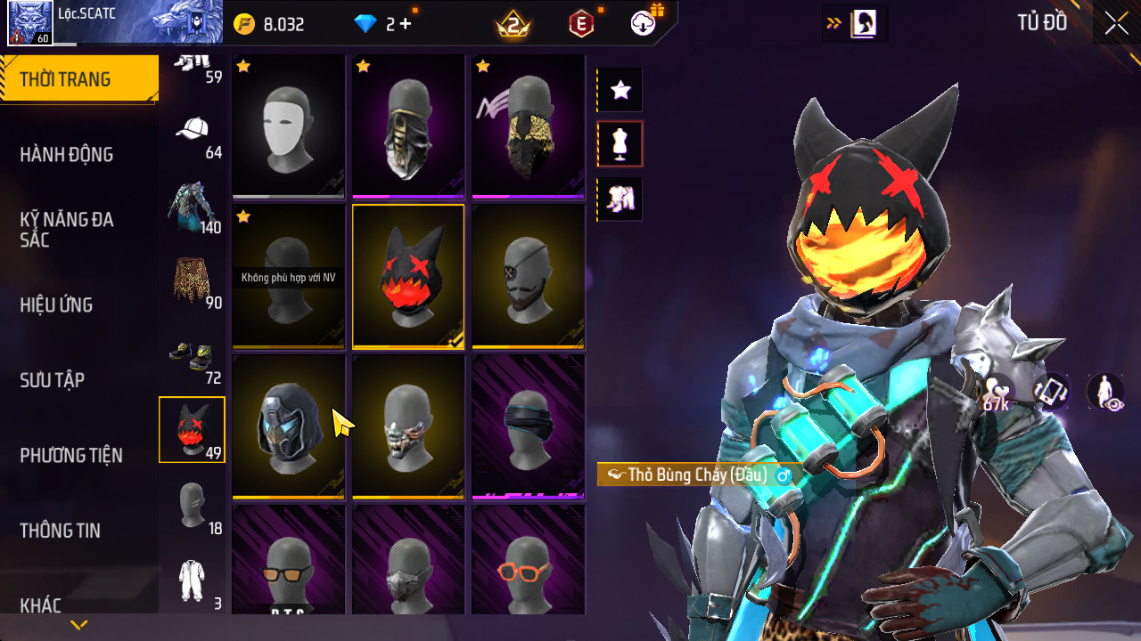
Task: Open the Phương Tiện tab
Action: (x=71, y=456)
